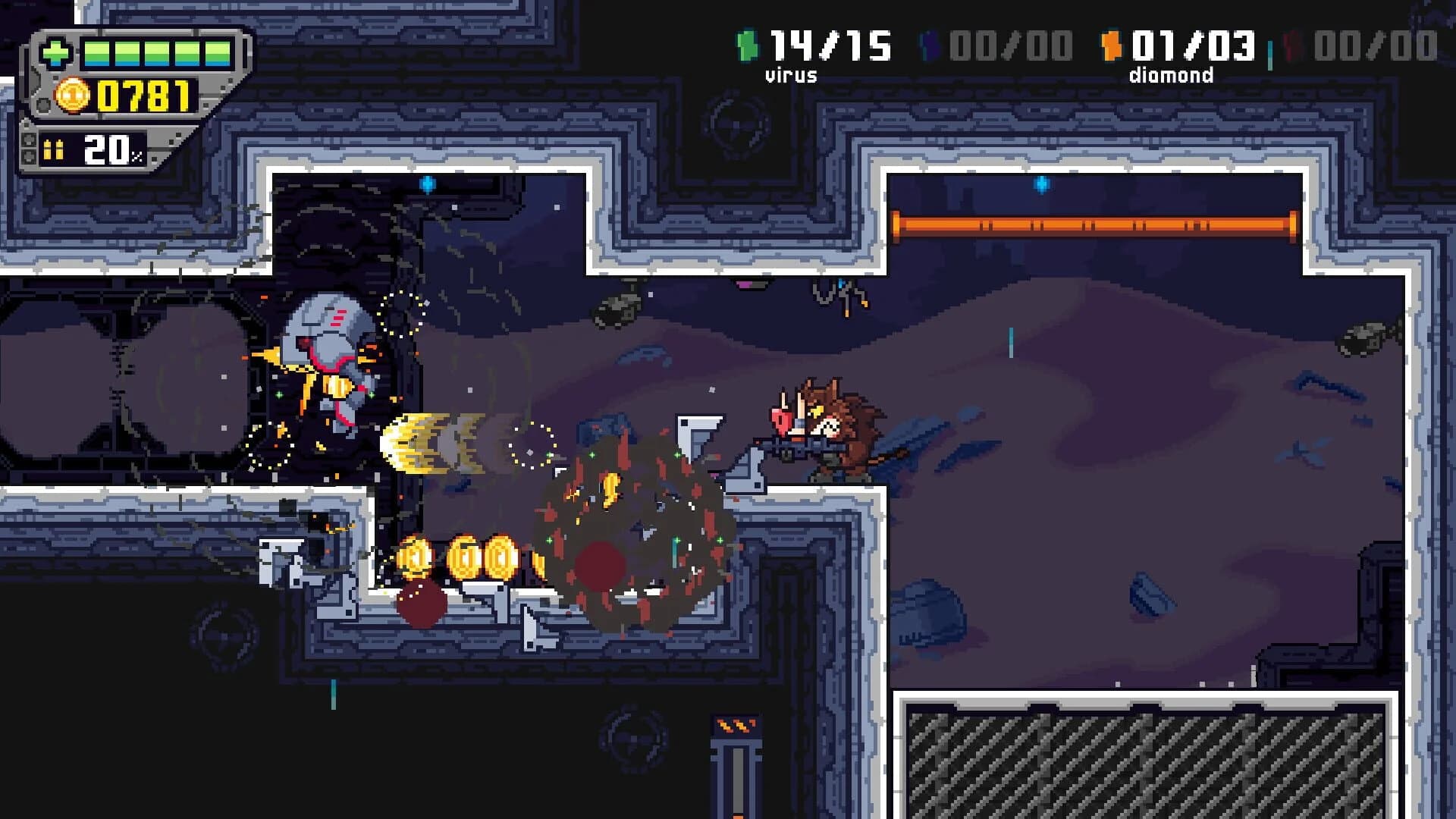Select the gold coin icon beside 0781
1456x819 pixels.
(71, 96)
